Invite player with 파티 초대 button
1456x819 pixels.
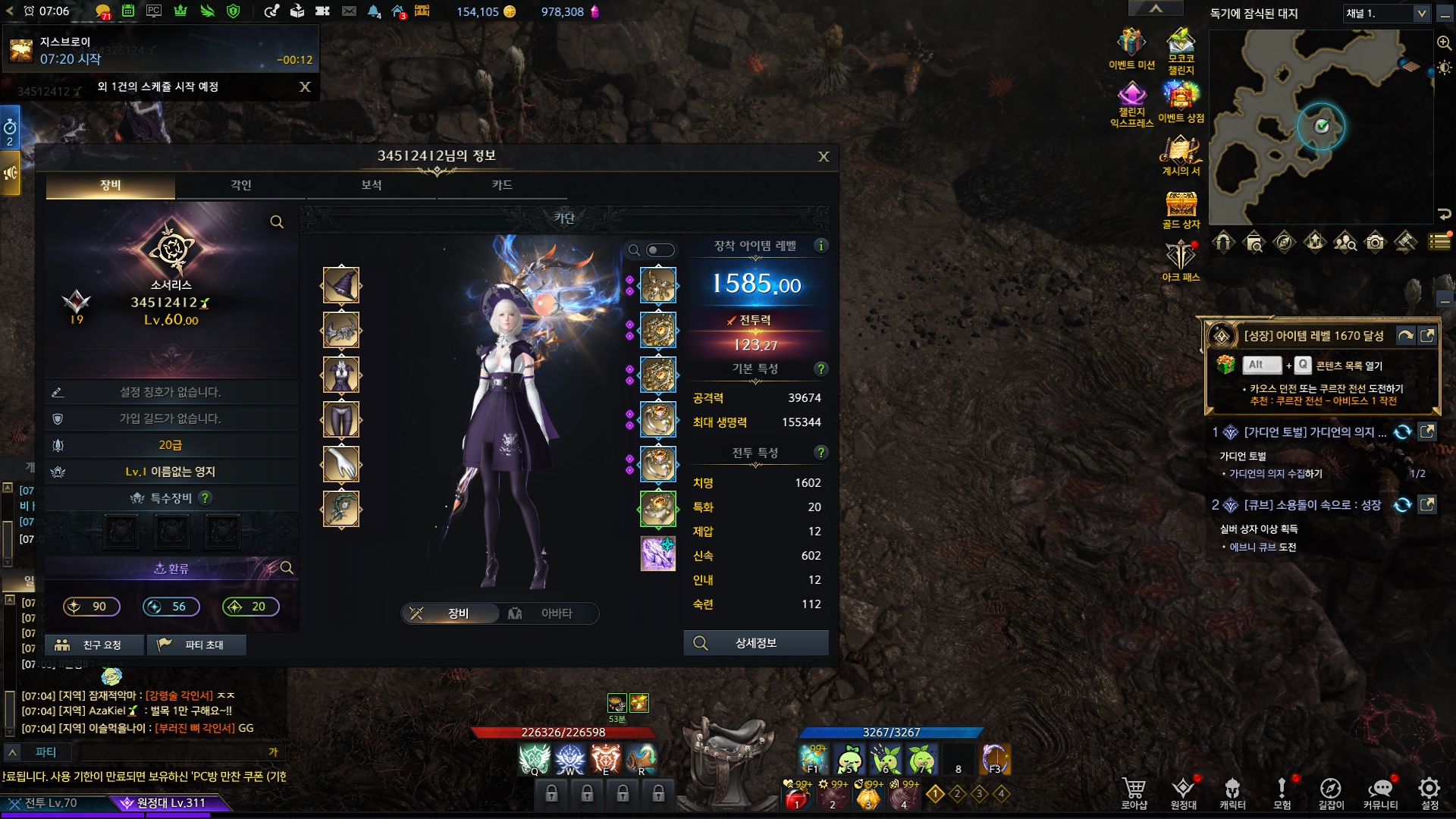point(196,645)
